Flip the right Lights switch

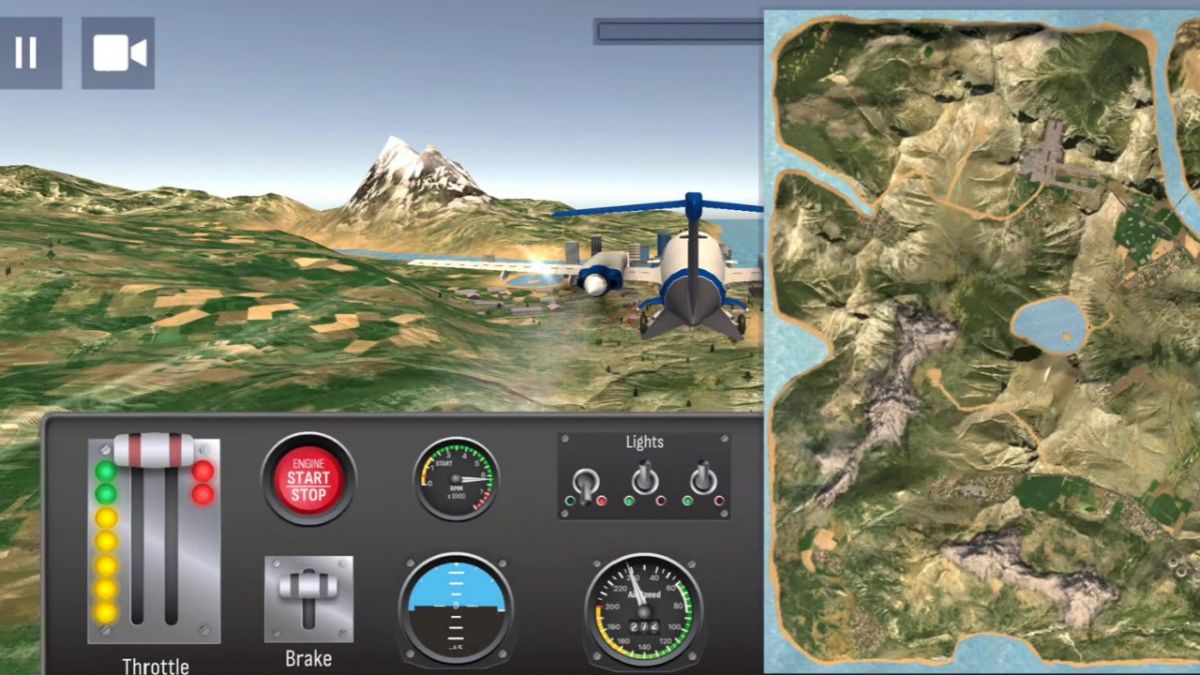click(x=704, y=479)
